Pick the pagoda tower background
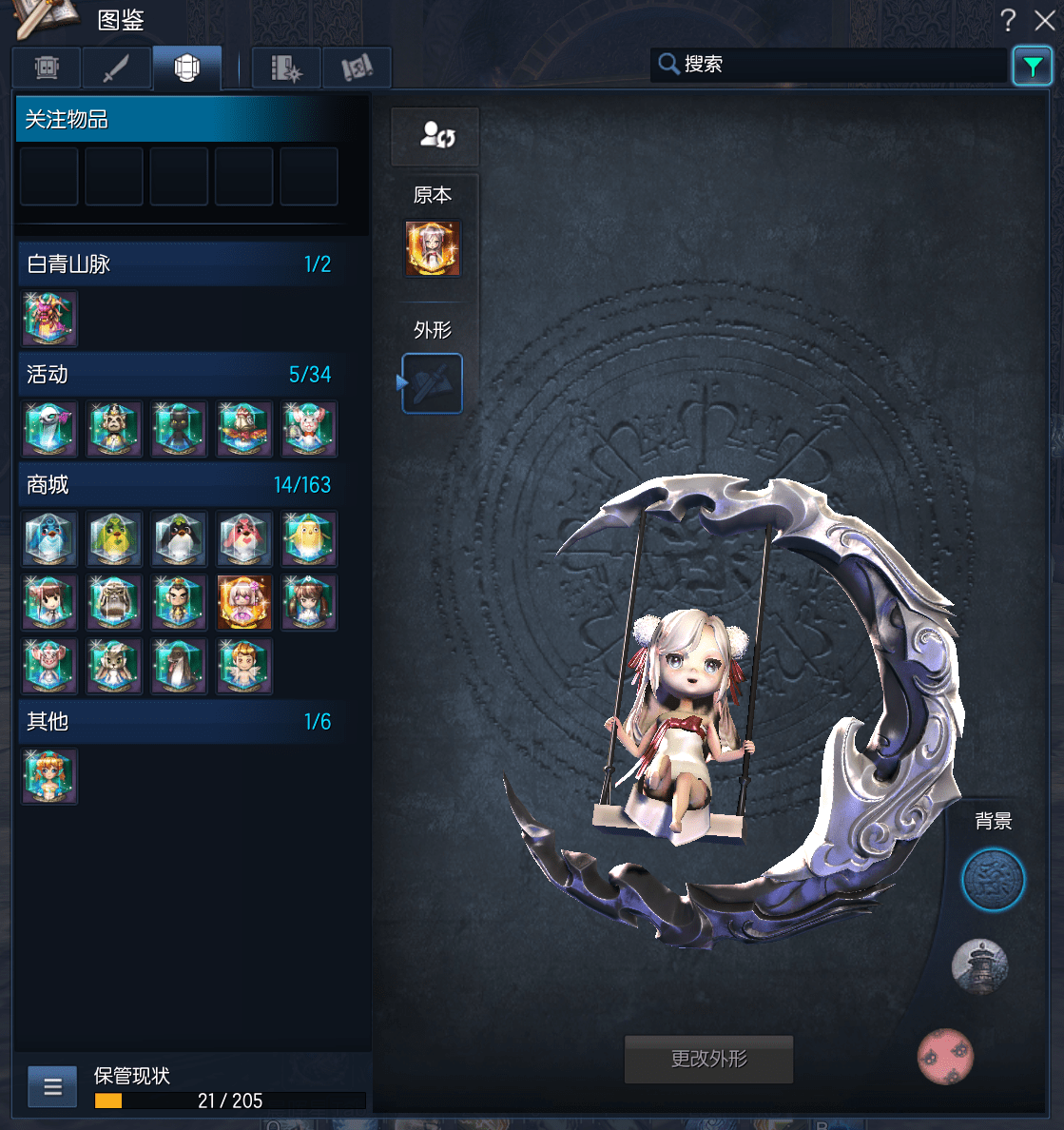The height and width of the screenshot is (1130, 1064). click(x=979, y=966)
